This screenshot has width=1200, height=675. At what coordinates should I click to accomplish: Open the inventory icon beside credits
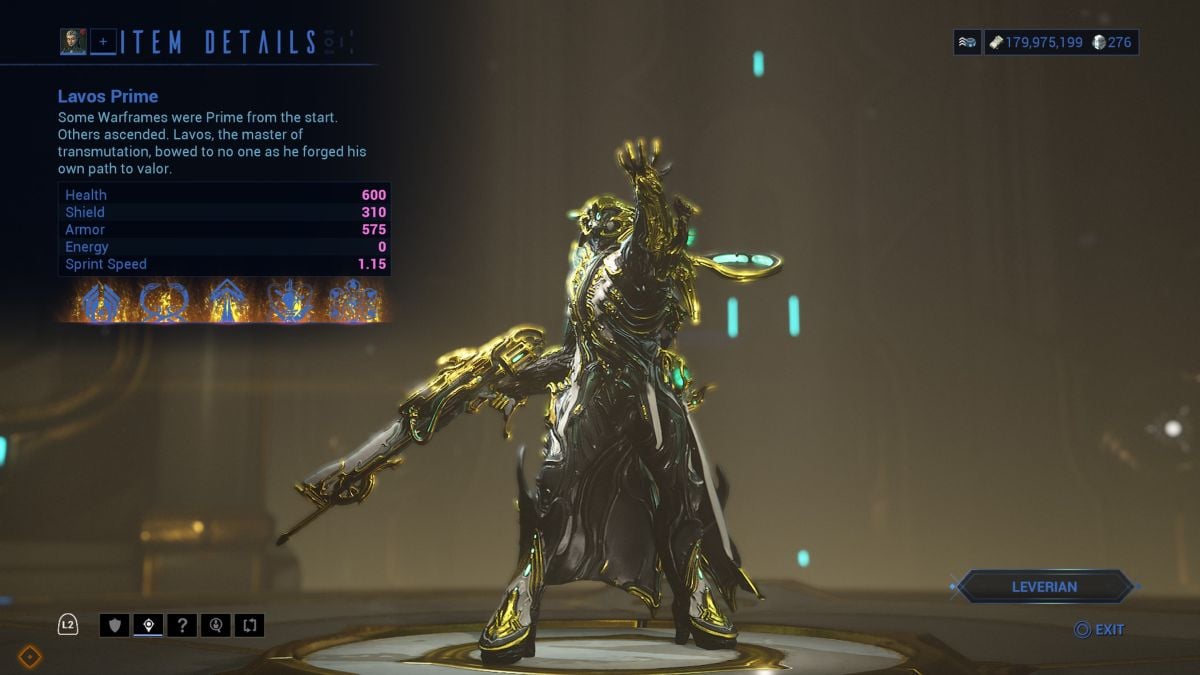967,42
